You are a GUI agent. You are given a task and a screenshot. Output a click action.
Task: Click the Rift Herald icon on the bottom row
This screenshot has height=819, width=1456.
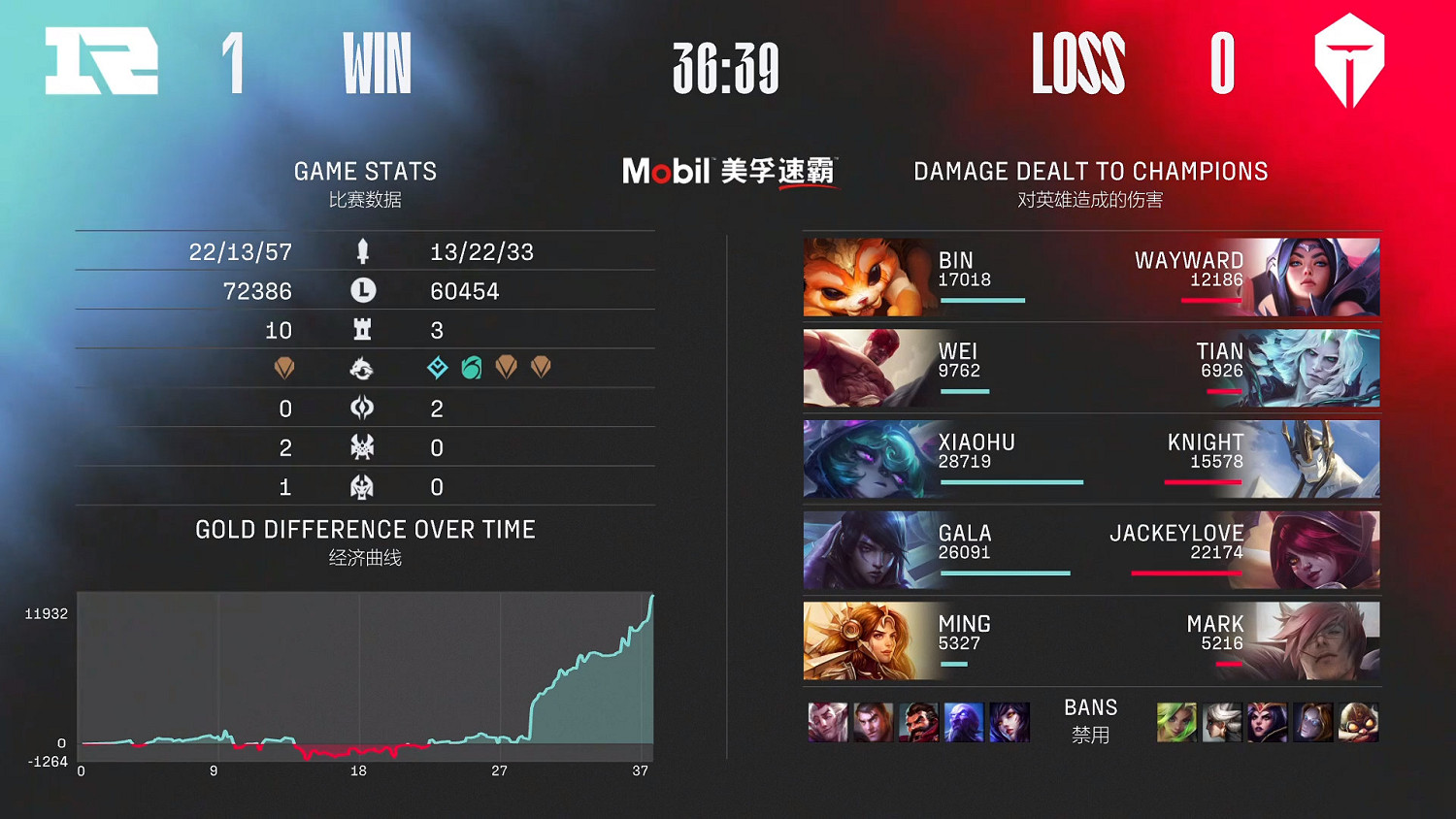362,486
